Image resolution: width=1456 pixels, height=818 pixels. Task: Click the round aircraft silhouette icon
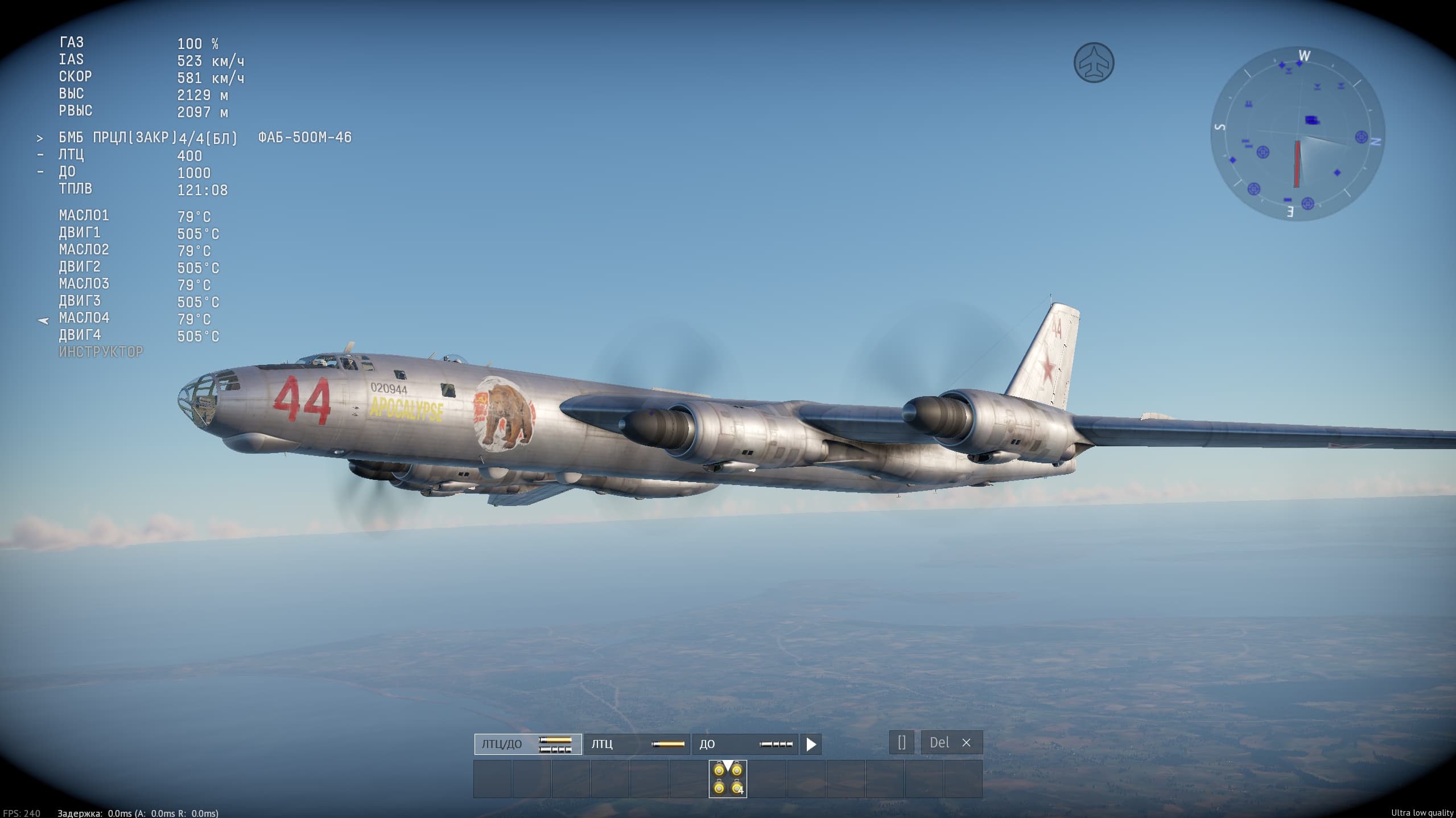click(1094, 63)
